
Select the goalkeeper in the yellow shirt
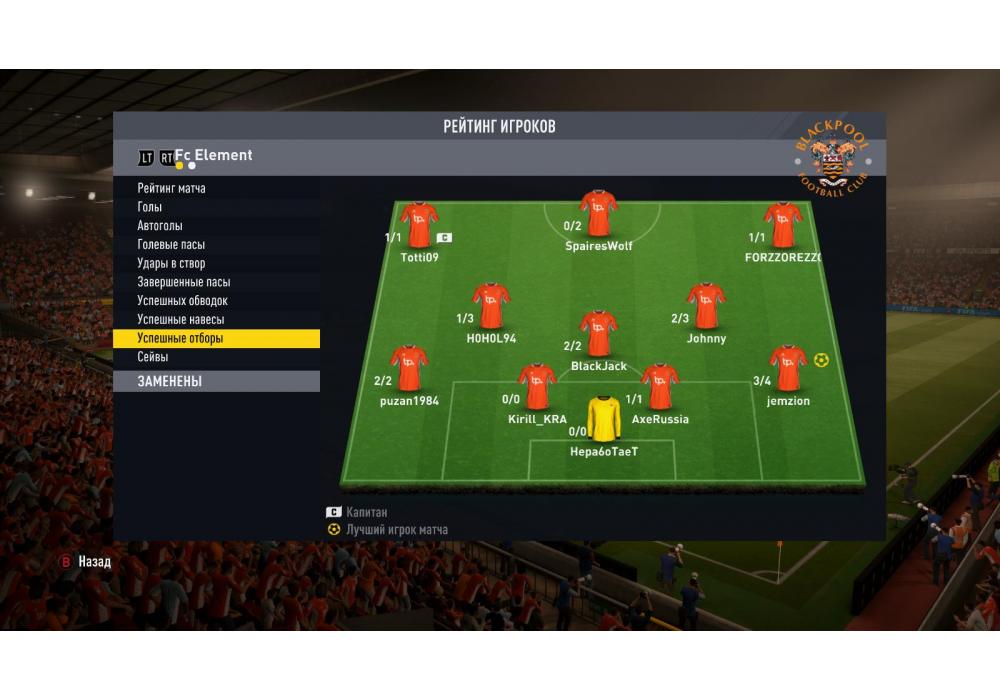click(603, 419)
